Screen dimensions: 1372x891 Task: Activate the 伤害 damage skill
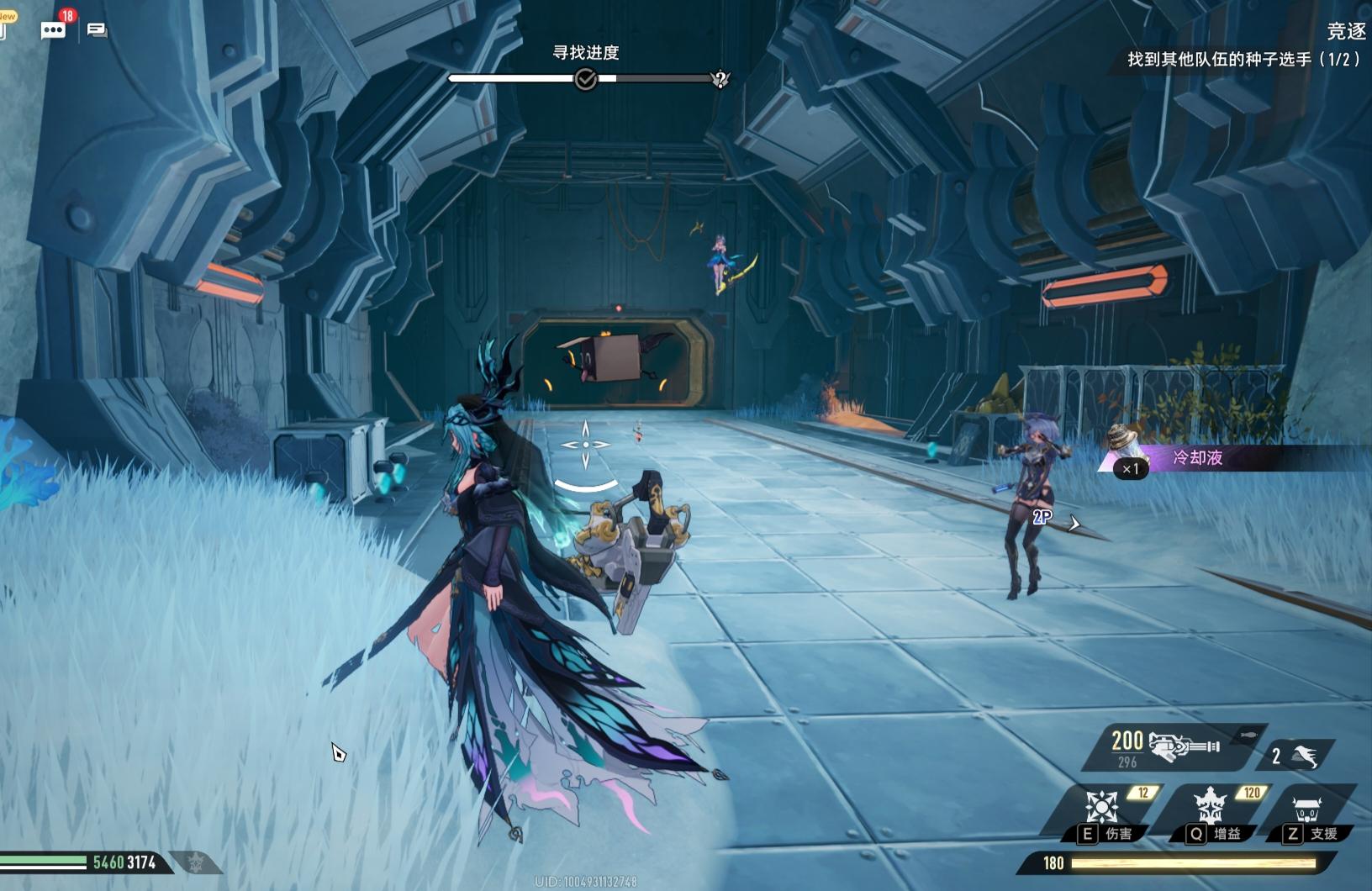tap(1101, 809)
